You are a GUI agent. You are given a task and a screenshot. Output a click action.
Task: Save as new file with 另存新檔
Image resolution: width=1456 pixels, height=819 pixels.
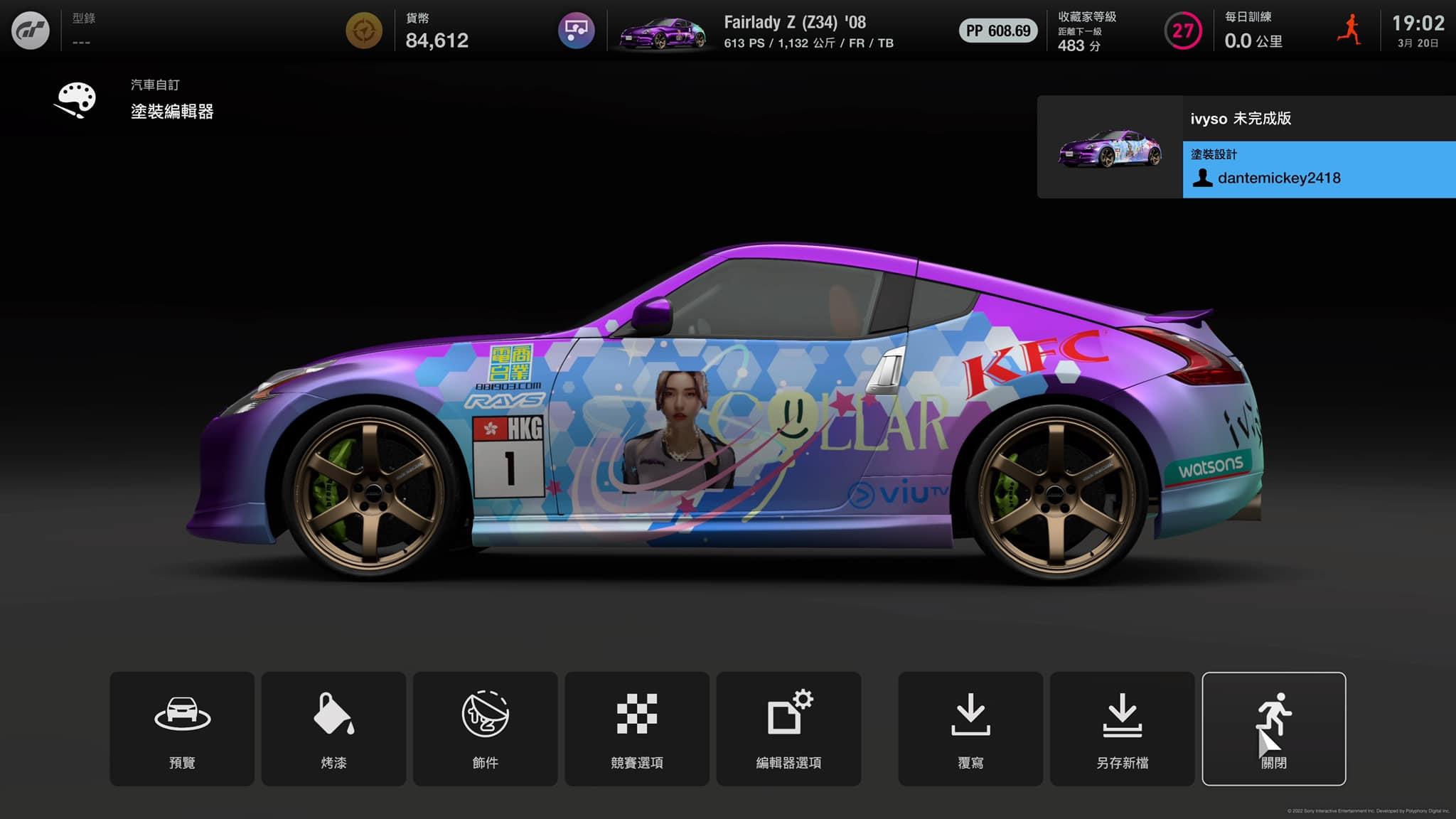pyautogui.click(x=1122, y=729)
